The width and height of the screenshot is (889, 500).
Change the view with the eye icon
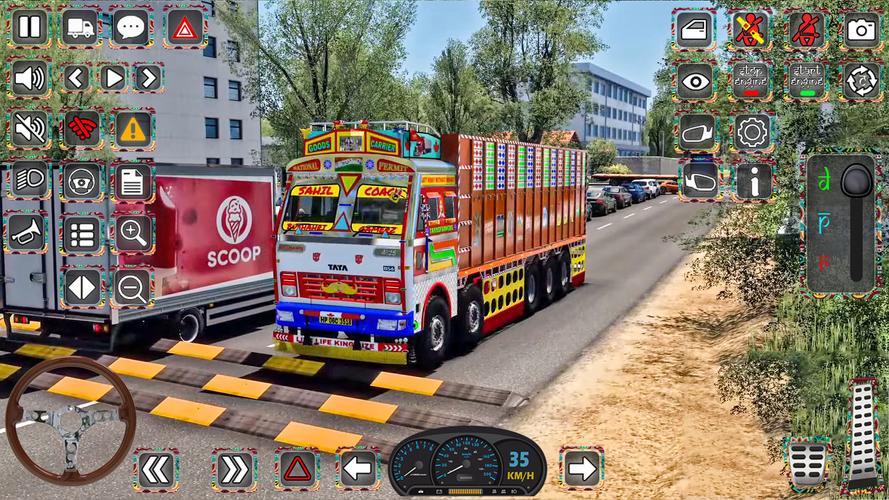(696, 80)
